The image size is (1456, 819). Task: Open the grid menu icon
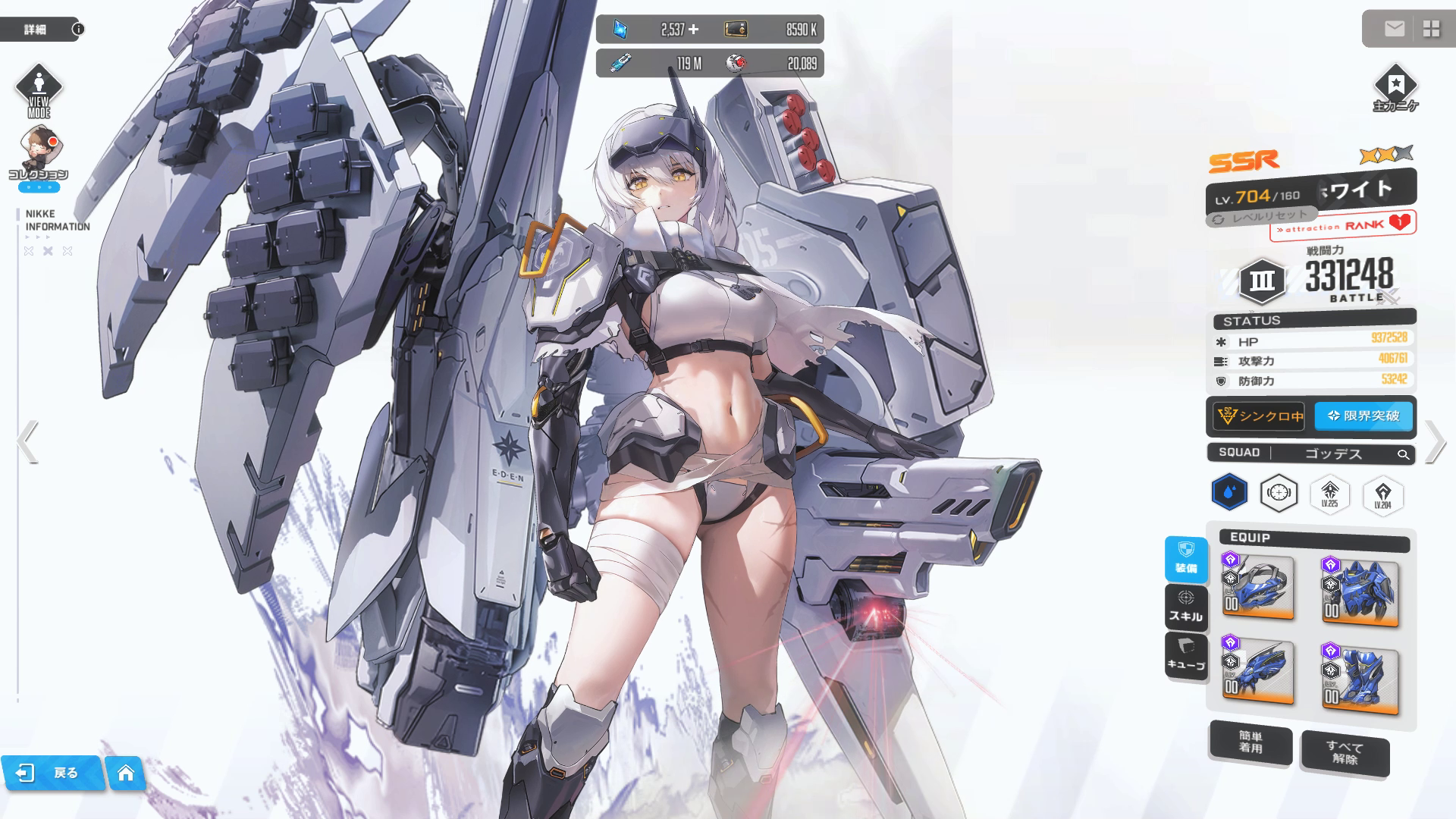click(x=1431, y=30)
